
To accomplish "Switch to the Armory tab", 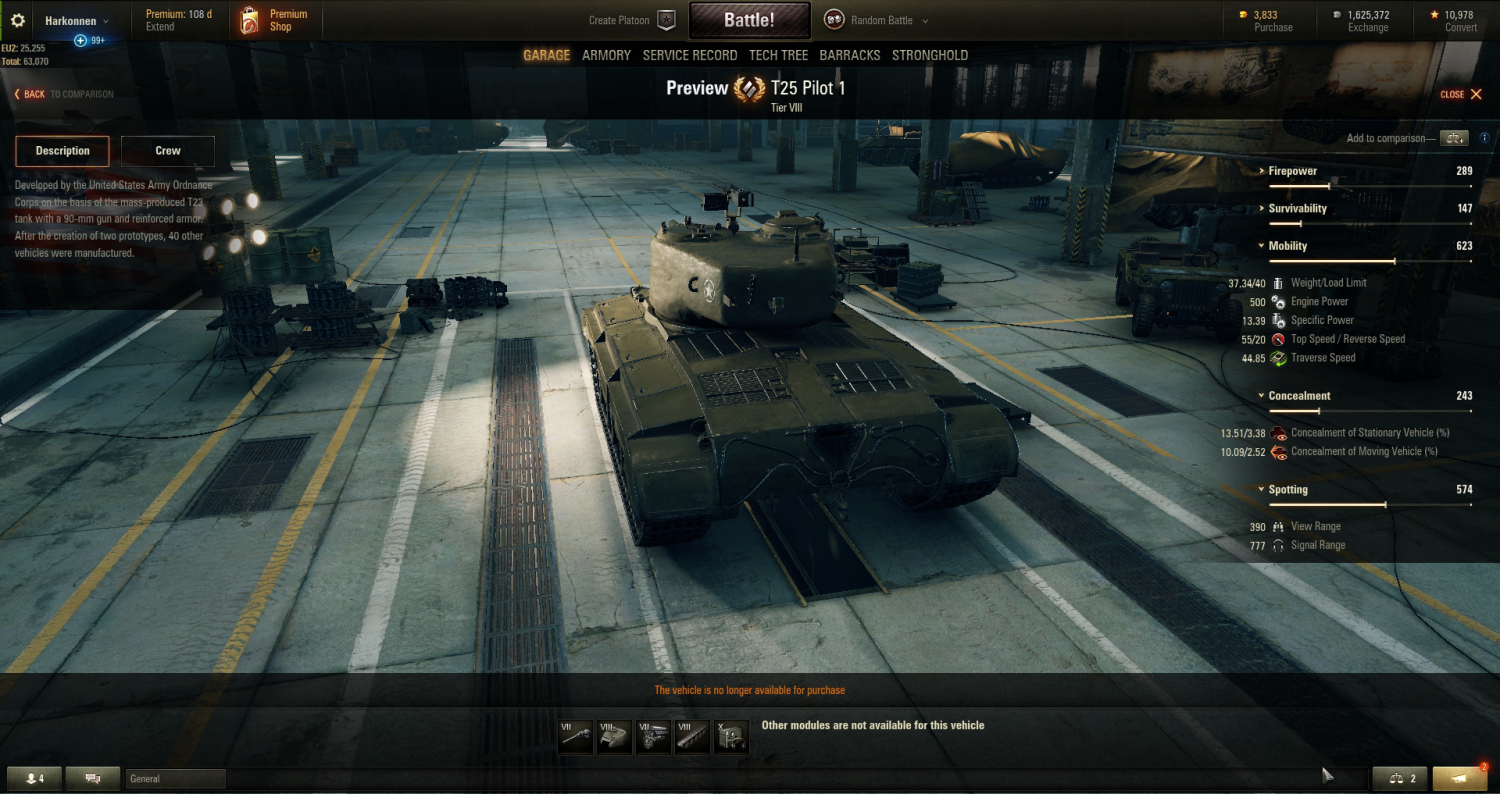I will [606, 55].
